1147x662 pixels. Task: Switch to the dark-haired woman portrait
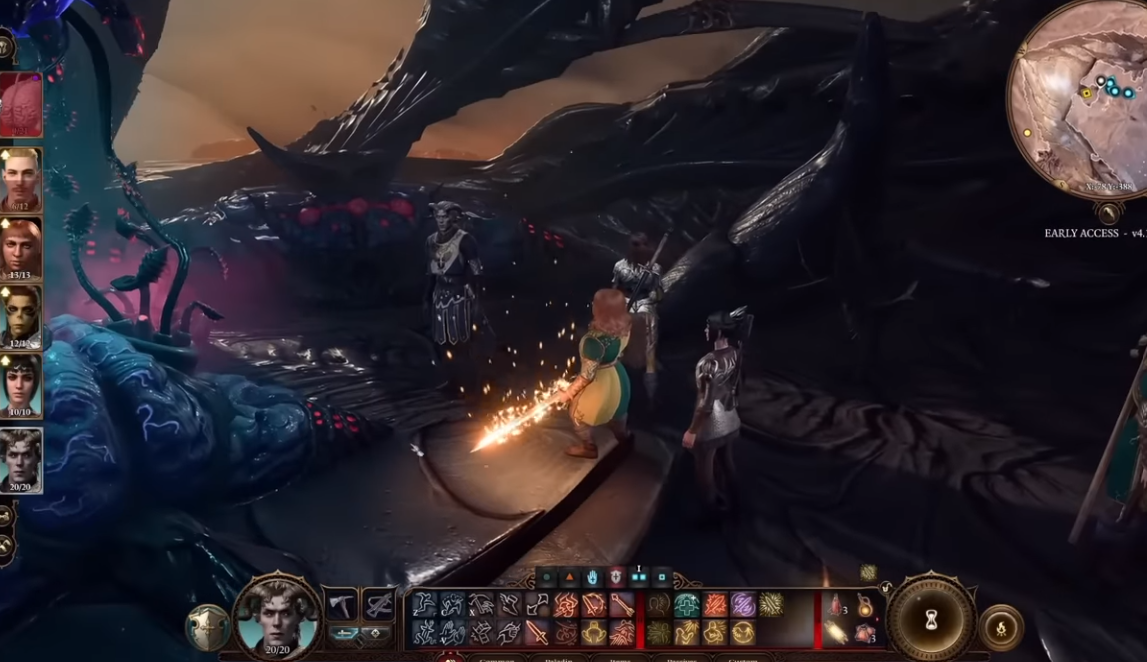(21, 386)
